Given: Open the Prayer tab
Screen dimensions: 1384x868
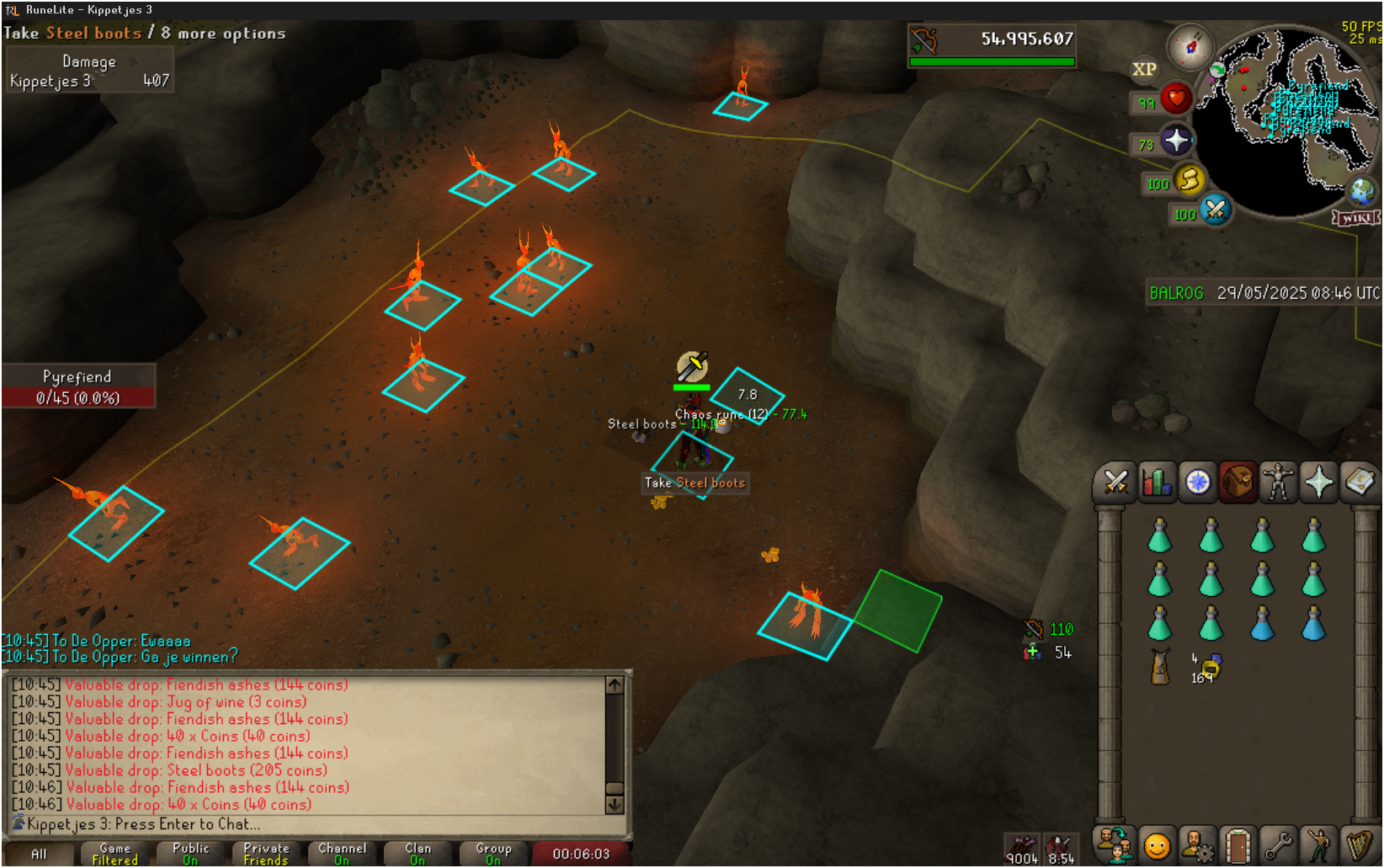Looking at the screenshot, I should [x=1318, y=482].
